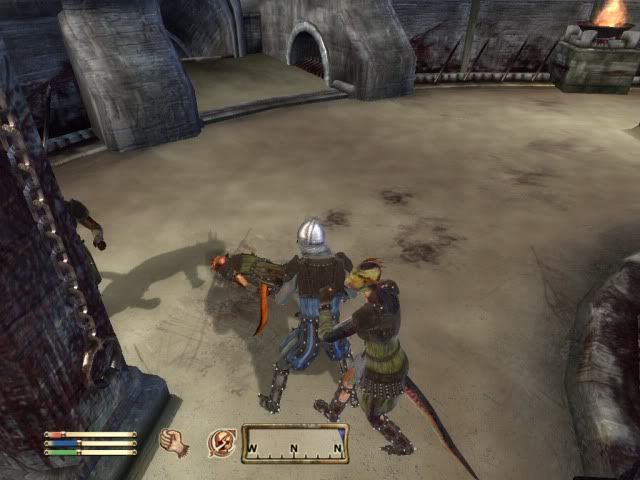Select the round red spell icon

[221, 442]
